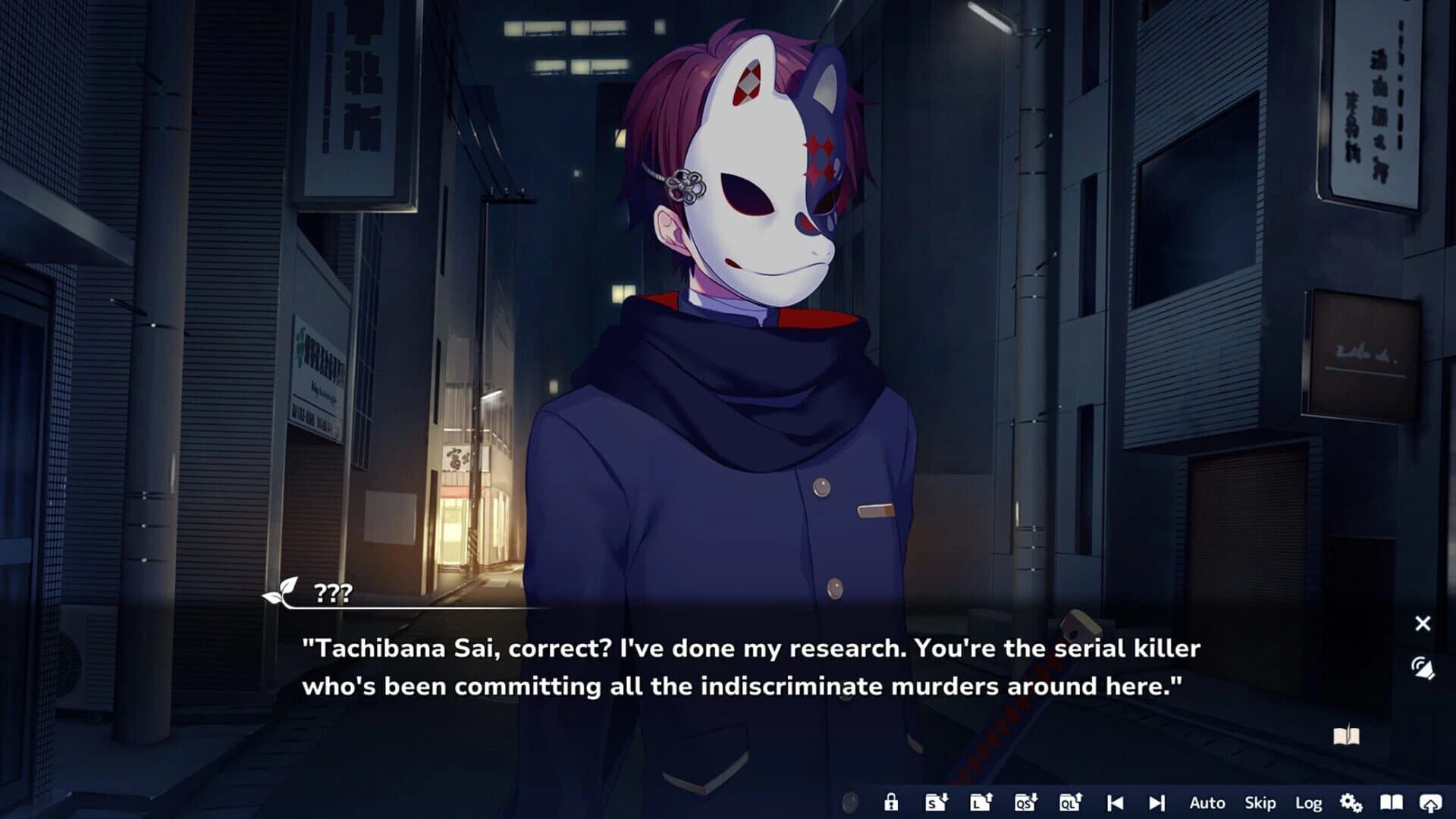The width and height of the screenshot is (1456, 819).
Task: Open the Save menu via the S icon
Action: (x=937, y=802)
